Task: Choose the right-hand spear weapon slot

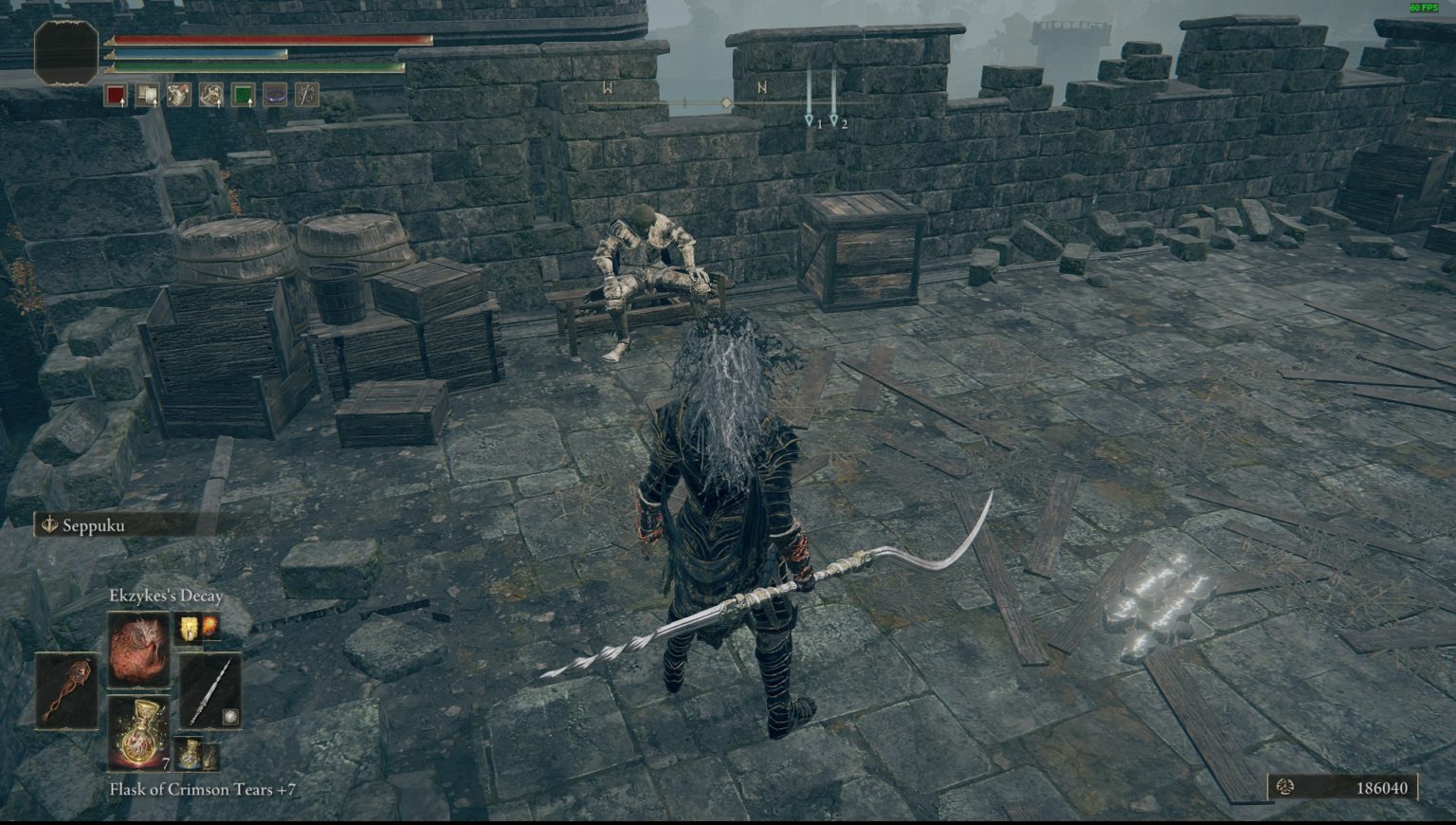Action: 209,690
